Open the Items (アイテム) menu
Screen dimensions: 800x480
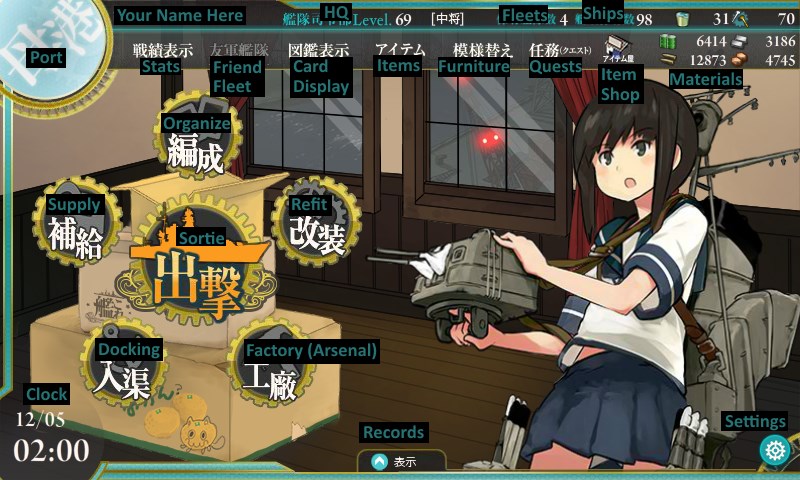click(399, 49)
